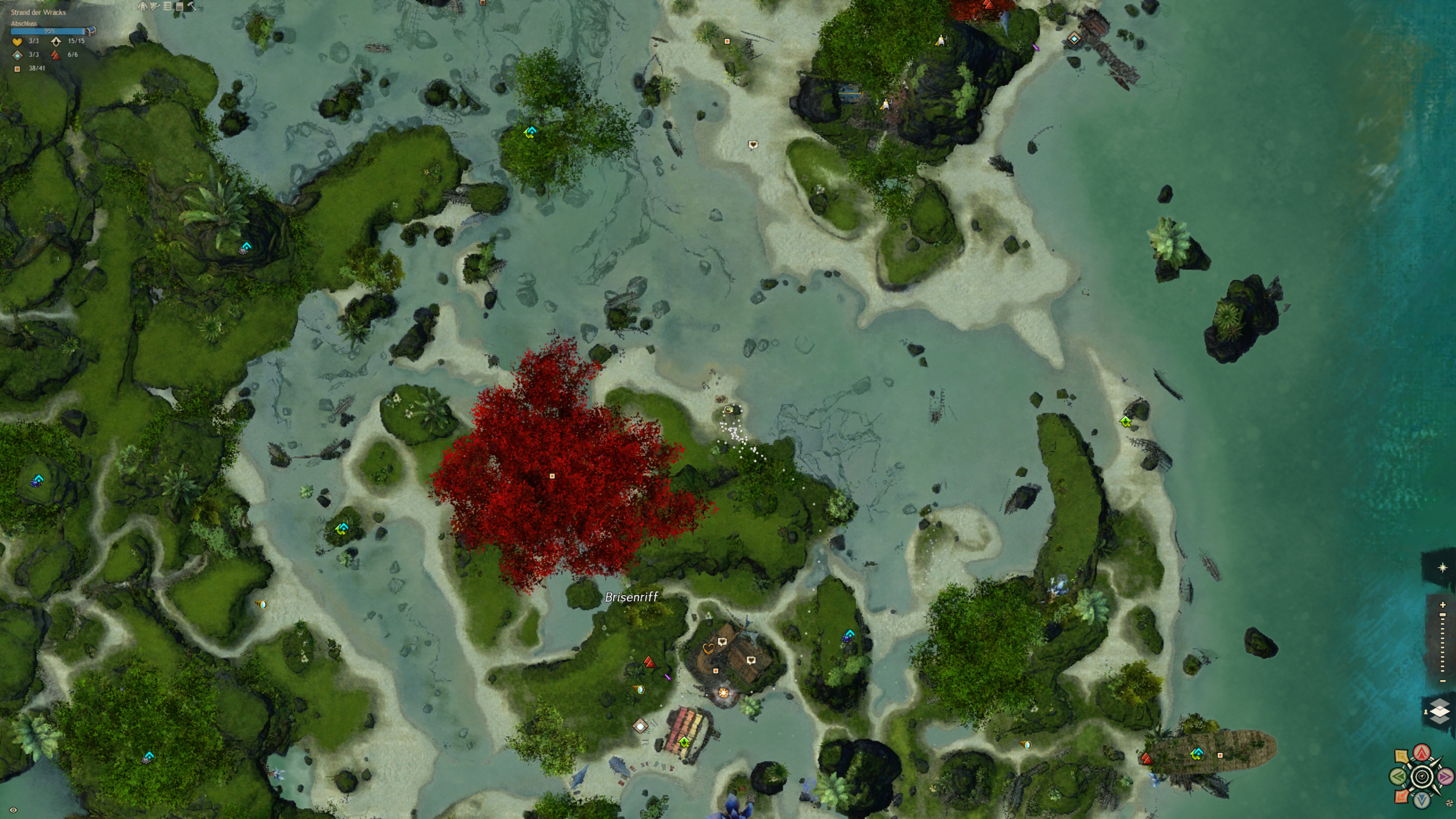Click the blue map completion reward chest

pyautogui.click(x=90, y=31)
